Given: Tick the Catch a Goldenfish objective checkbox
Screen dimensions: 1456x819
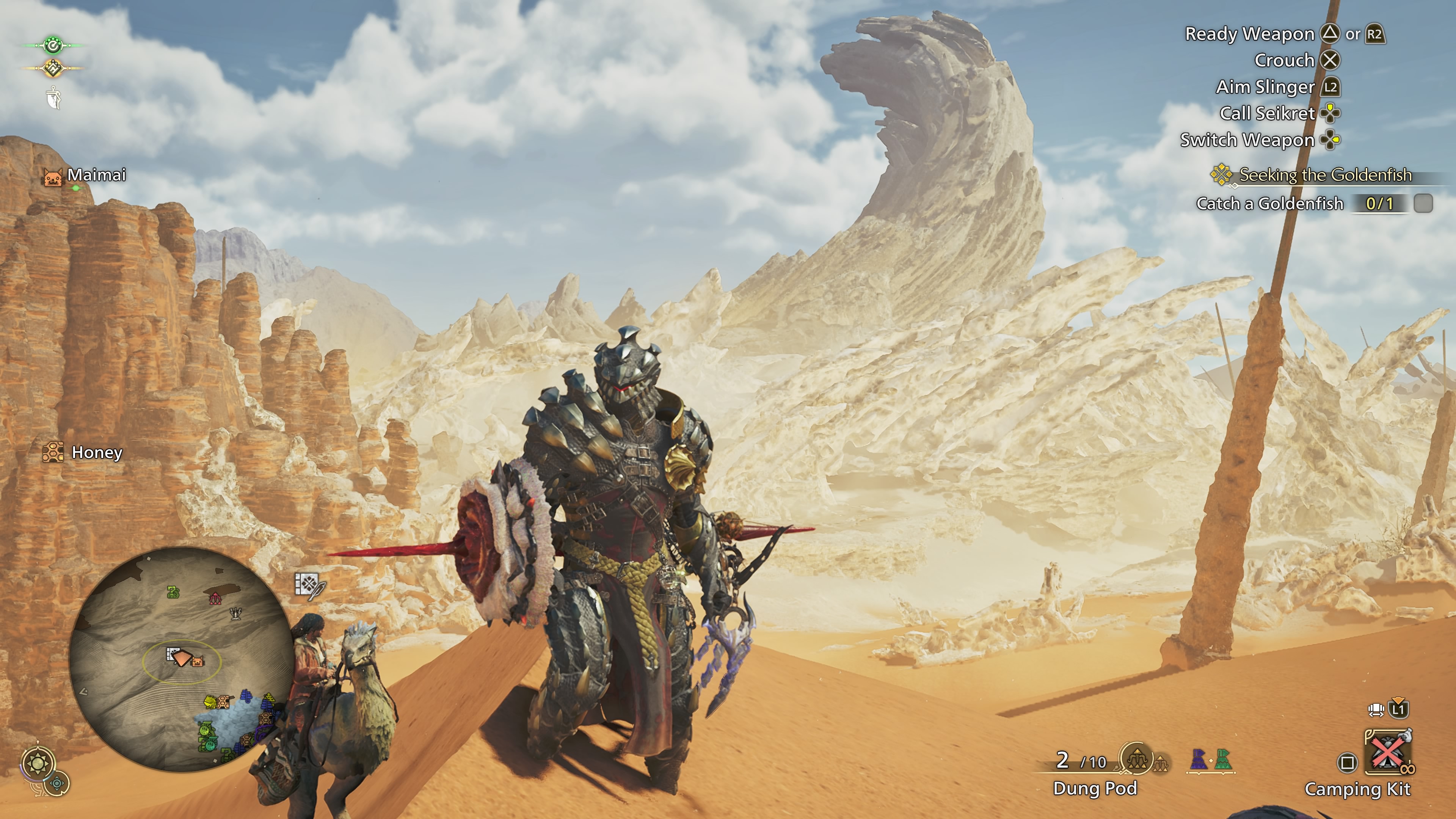Looking at the screenshot, I should [1423, 204].
